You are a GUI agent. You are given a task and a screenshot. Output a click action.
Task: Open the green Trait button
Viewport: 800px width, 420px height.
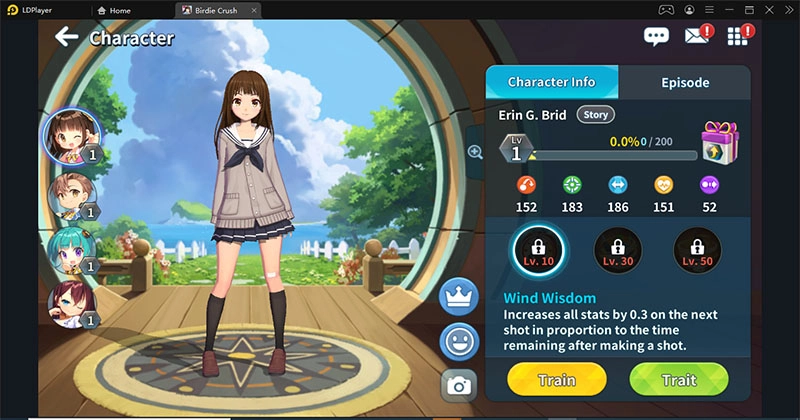[x=678, y=380]
